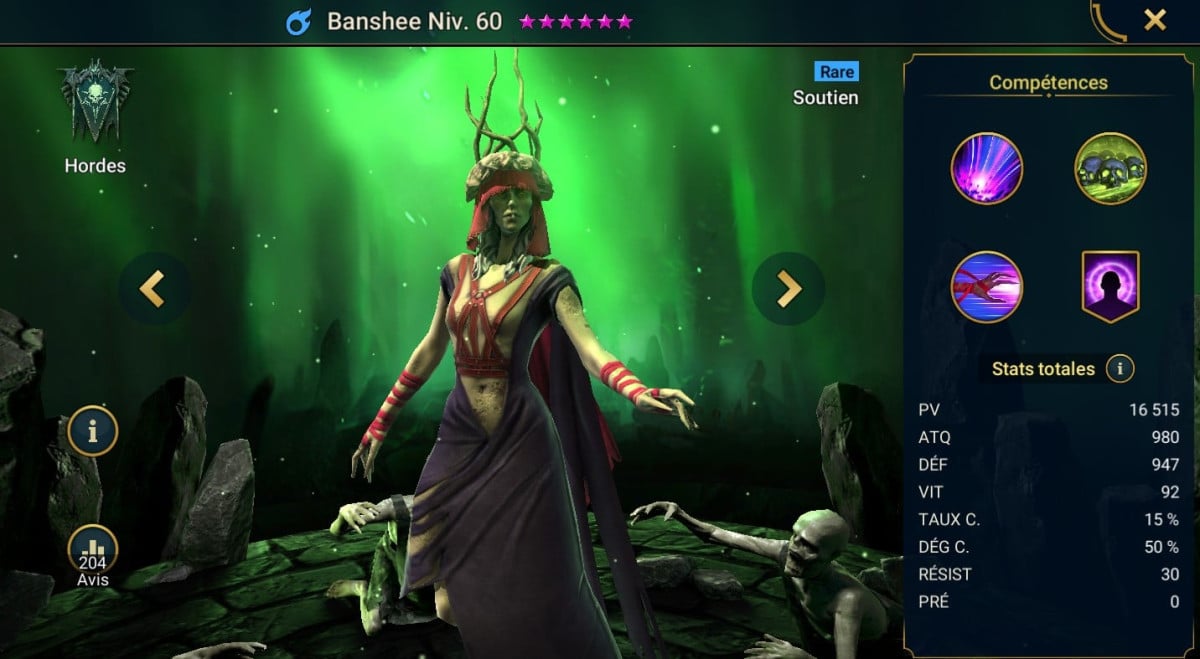Open the Avis ratings button

click(x=93, y=554)
